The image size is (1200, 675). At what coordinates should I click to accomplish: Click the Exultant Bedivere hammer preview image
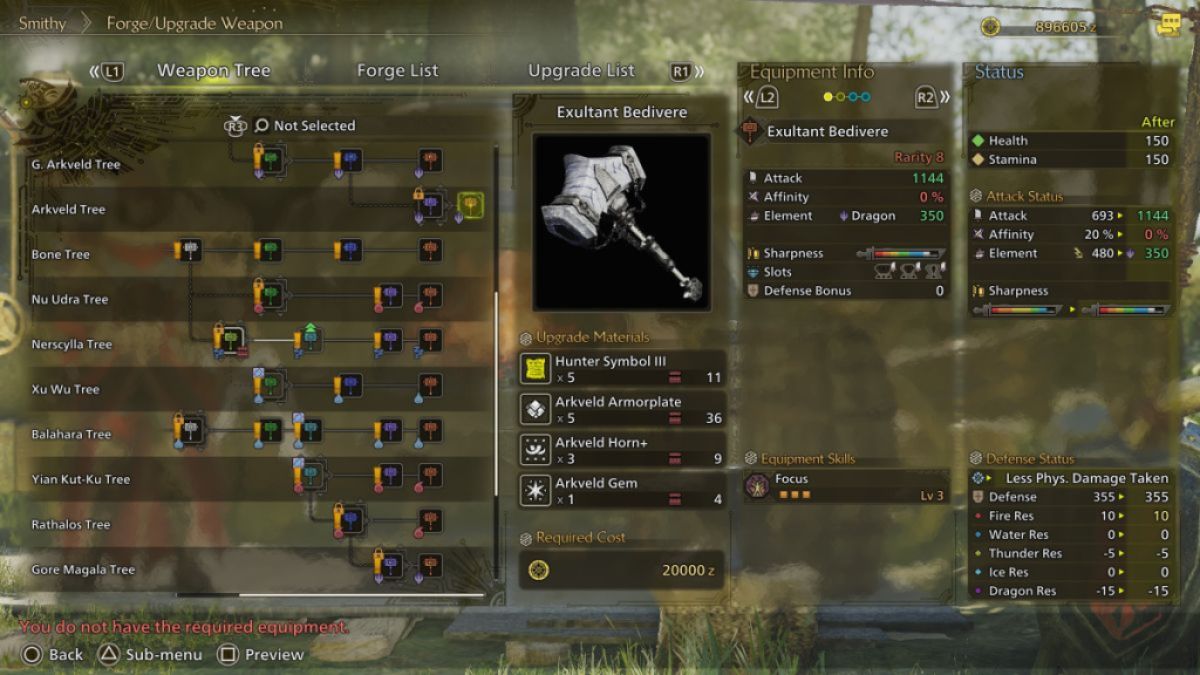click(621, 221)
